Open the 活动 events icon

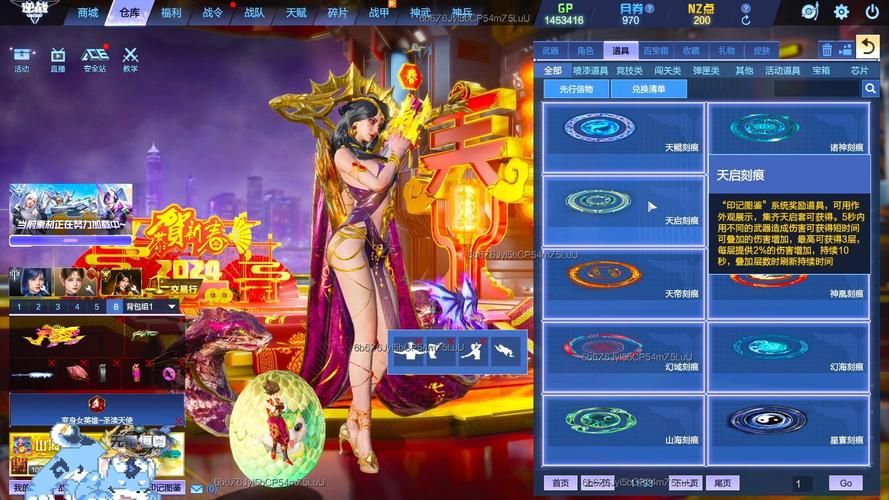[22, 59]
